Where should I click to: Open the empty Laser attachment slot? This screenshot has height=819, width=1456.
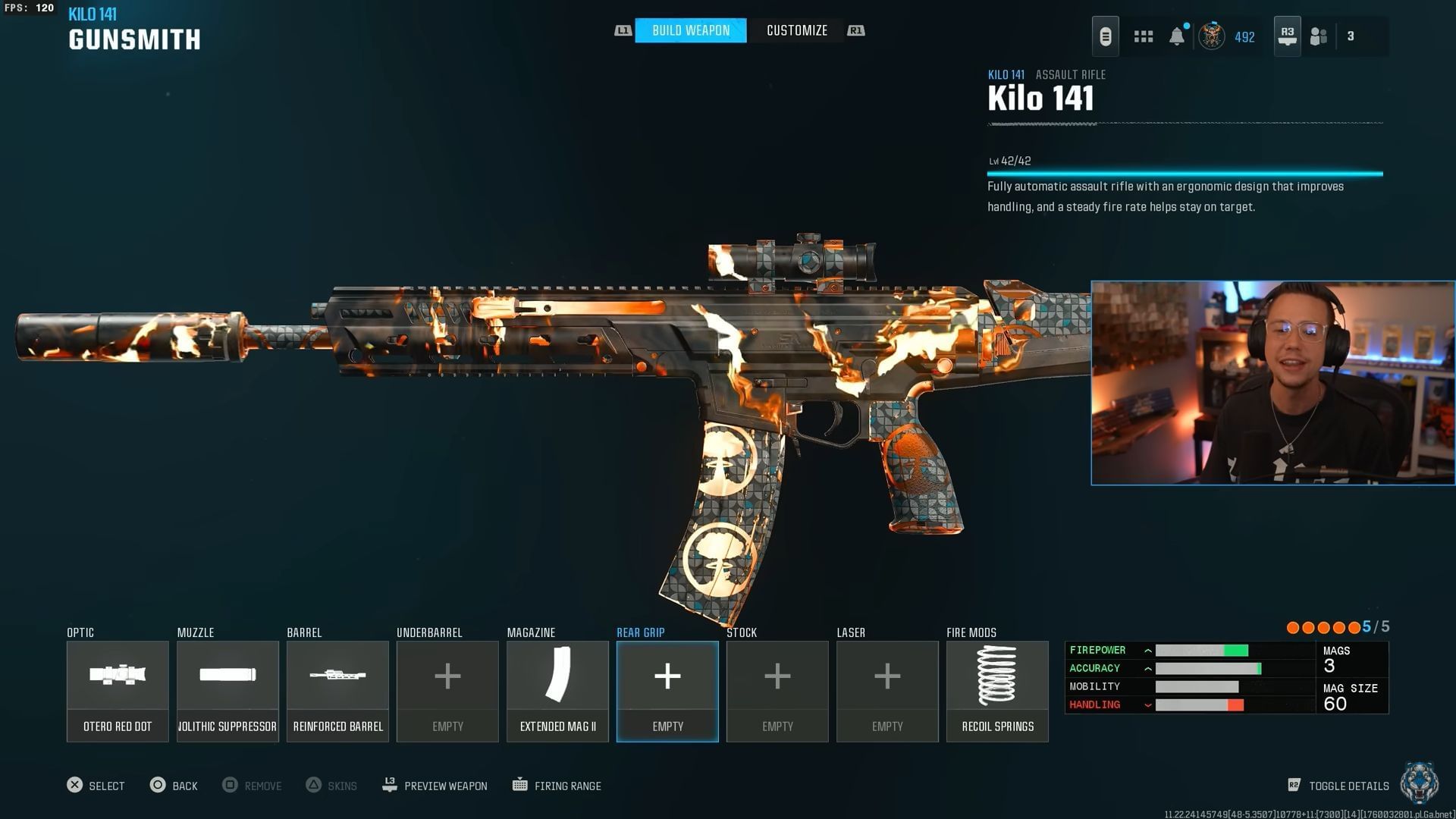click(887, 690)
